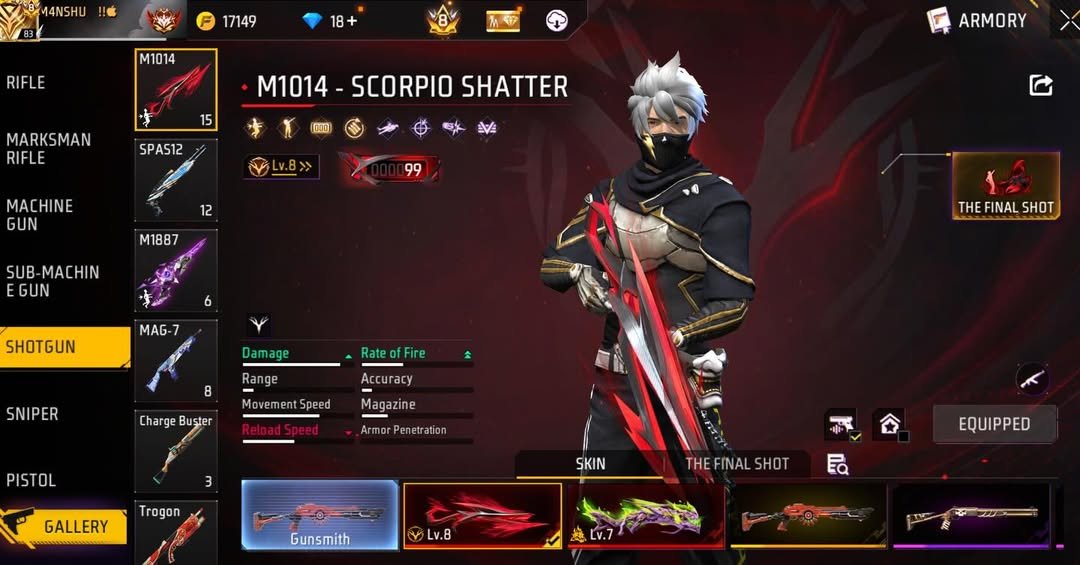
Task: Close the Armory screen
Action: (x=1068, y=20)
